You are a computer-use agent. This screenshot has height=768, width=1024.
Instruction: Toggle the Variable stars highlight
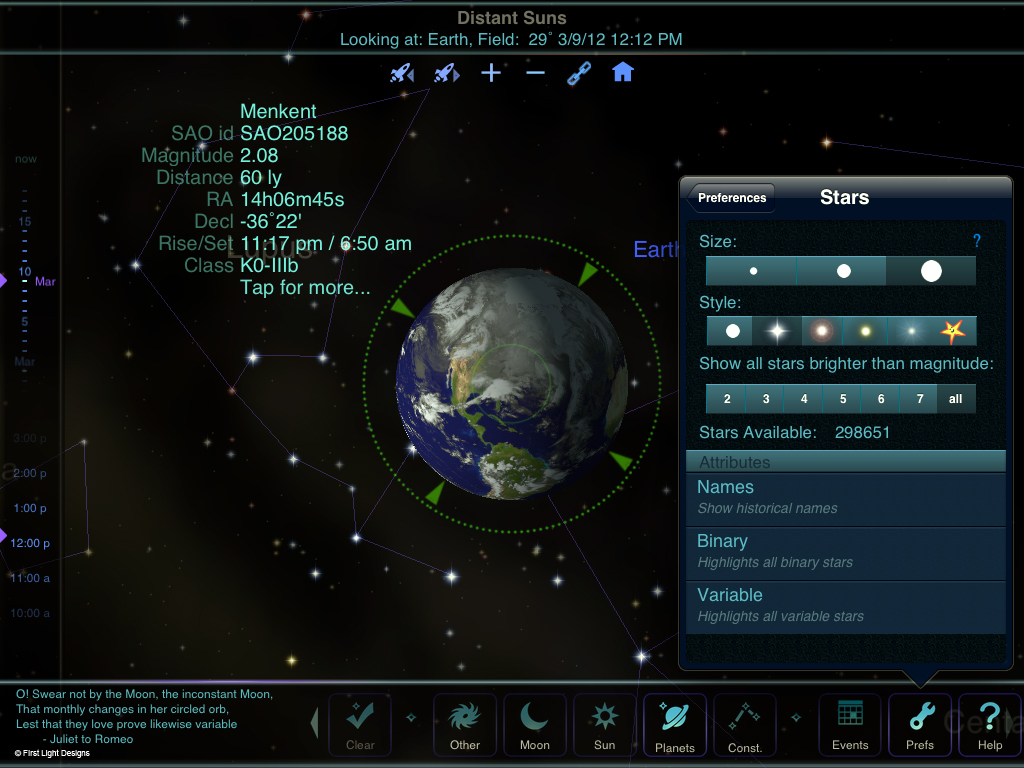845,605
